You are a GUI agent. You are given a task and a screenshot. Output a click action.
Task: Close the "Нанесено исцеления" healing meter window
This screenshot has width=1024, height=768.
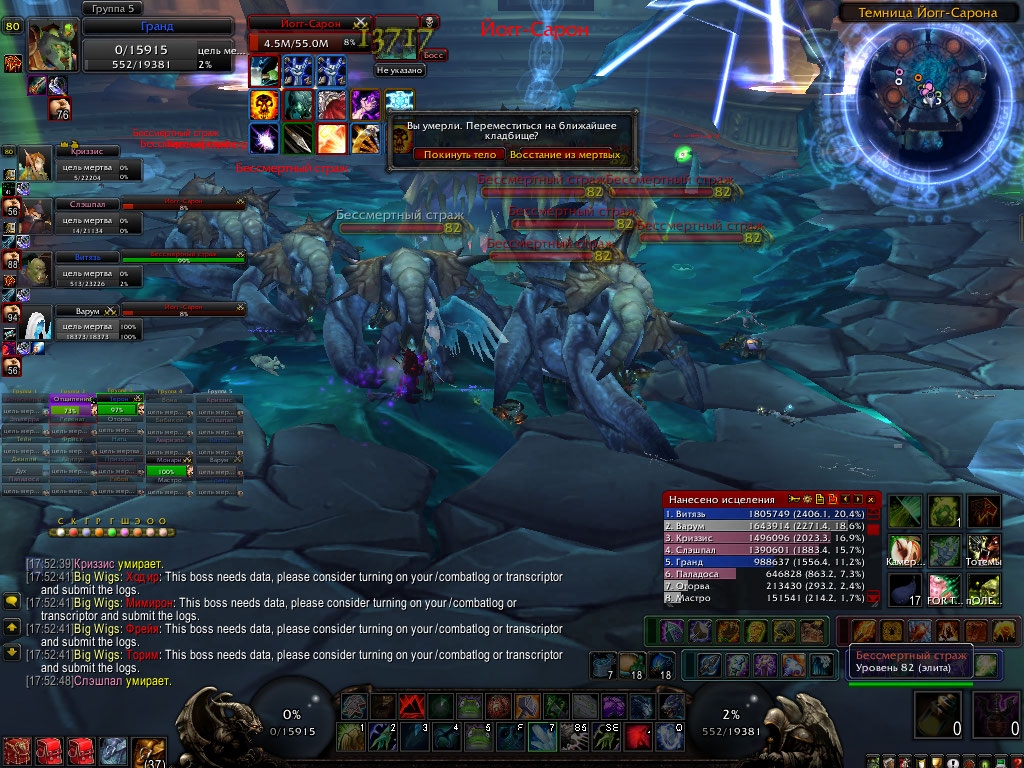(872, 499)
